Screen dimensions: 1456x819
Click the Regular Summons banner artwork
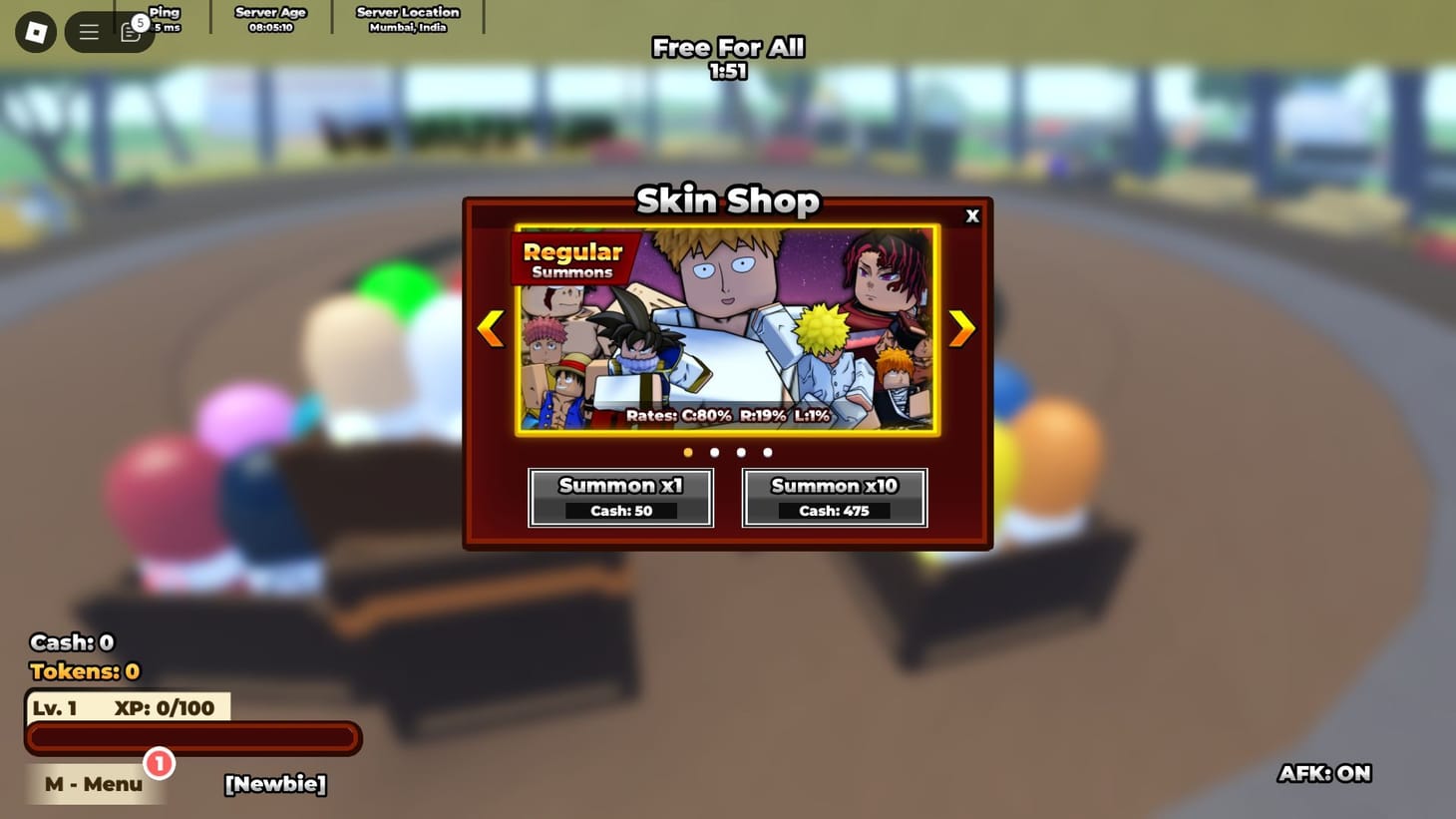pos(726,329)
